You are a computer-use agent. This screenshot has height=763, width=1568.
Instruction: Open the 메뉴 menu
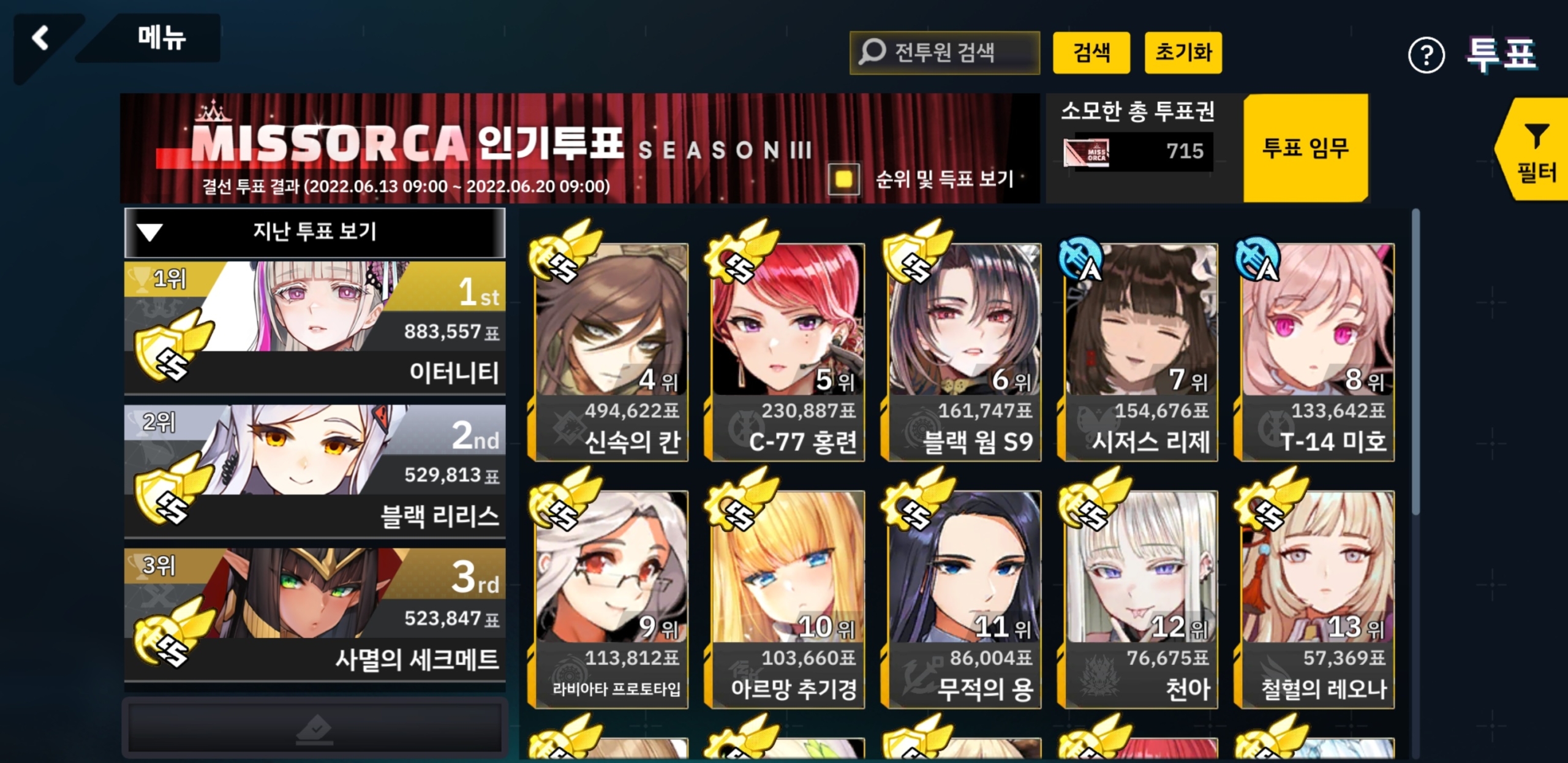click(160, 38)
